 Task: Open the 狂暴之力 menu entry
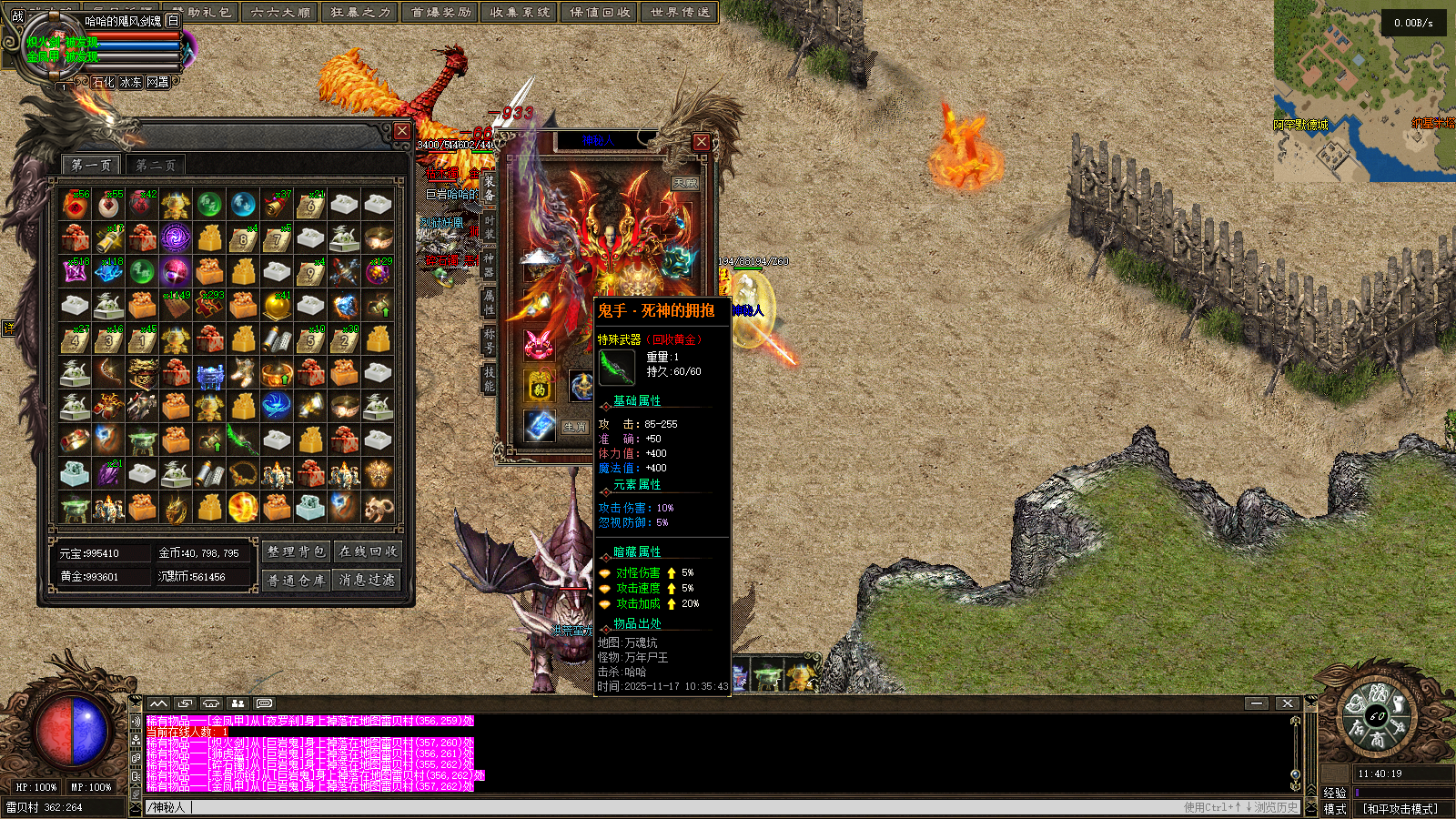pos(360,12)
